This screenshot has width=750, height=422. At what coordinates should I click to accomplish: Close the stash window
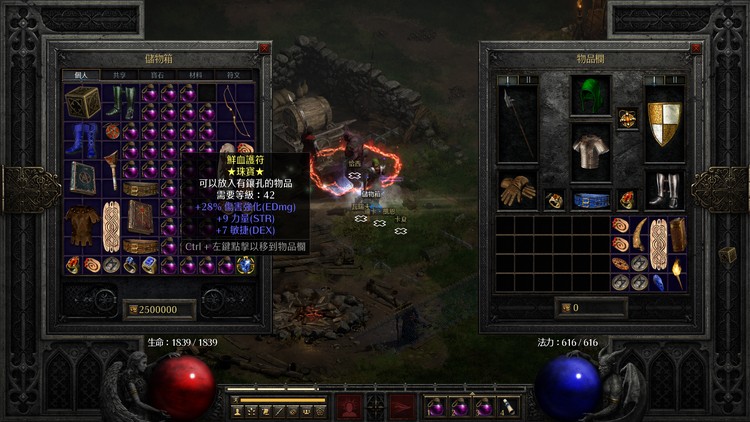coord(264,47)
